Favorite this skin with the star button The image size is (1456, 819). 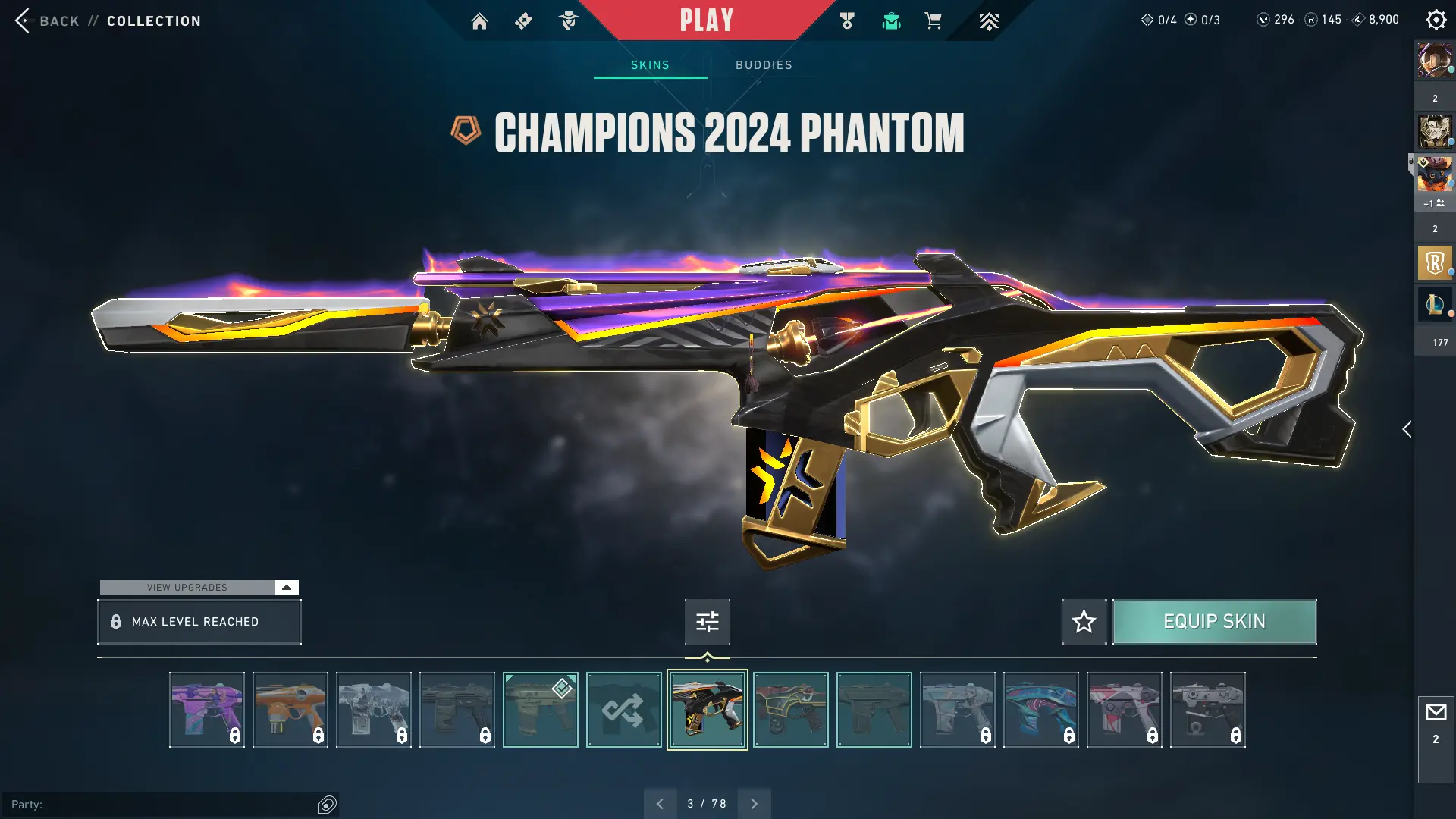1084,622
